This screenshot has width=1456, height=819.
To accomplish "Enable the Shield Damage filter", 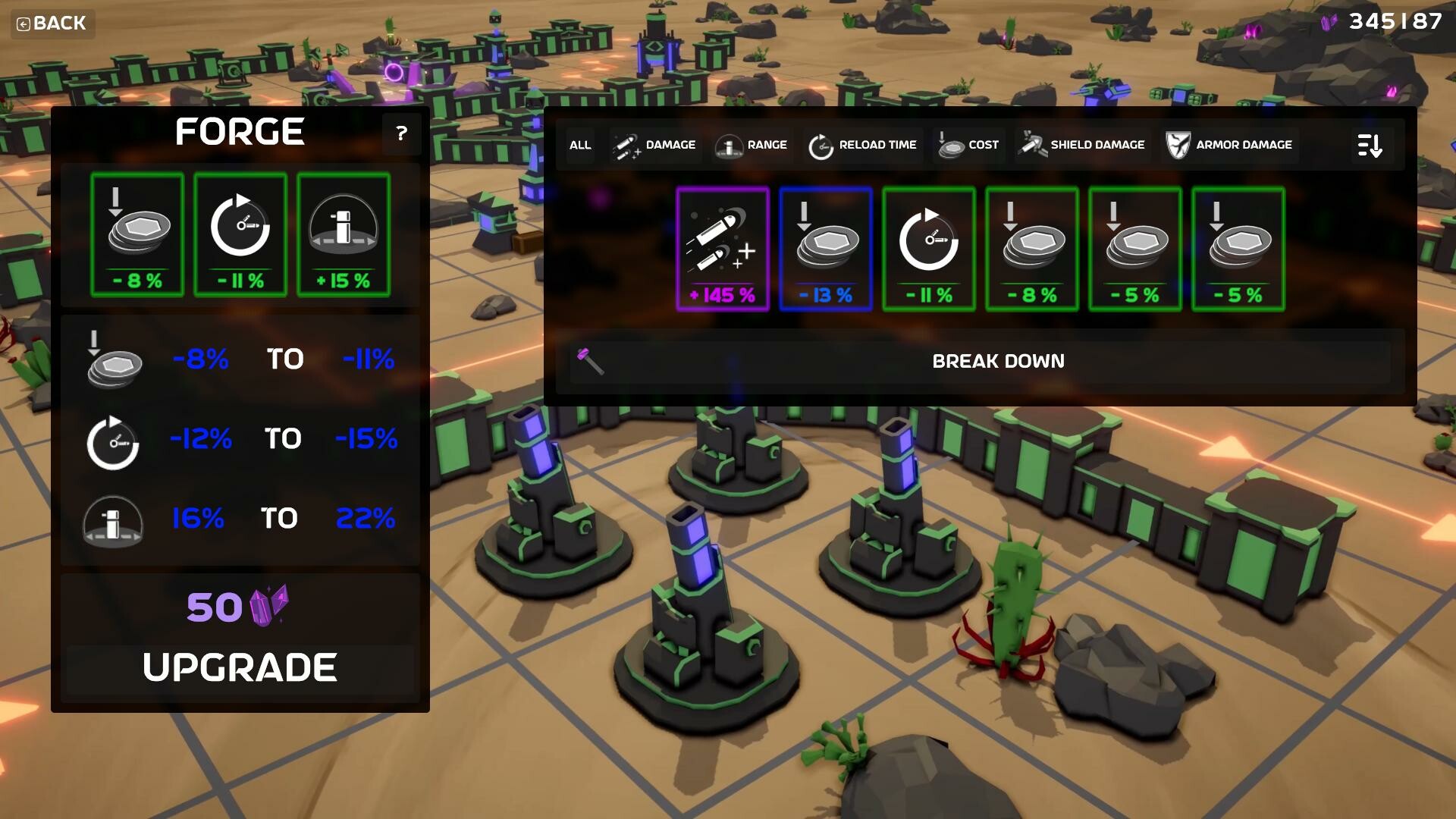I will pyautogui.click(x=1081, y=145).
